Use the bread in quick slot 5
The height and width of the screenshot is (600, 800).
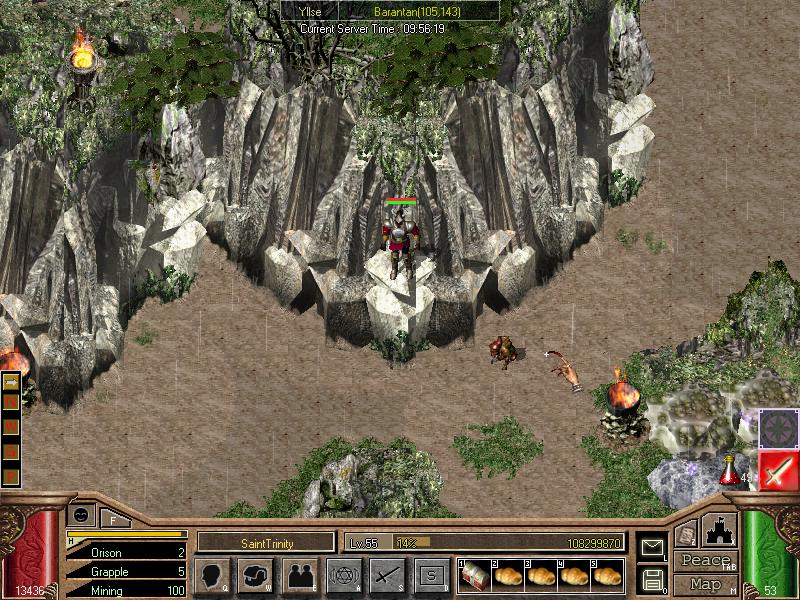click(607, 575)
